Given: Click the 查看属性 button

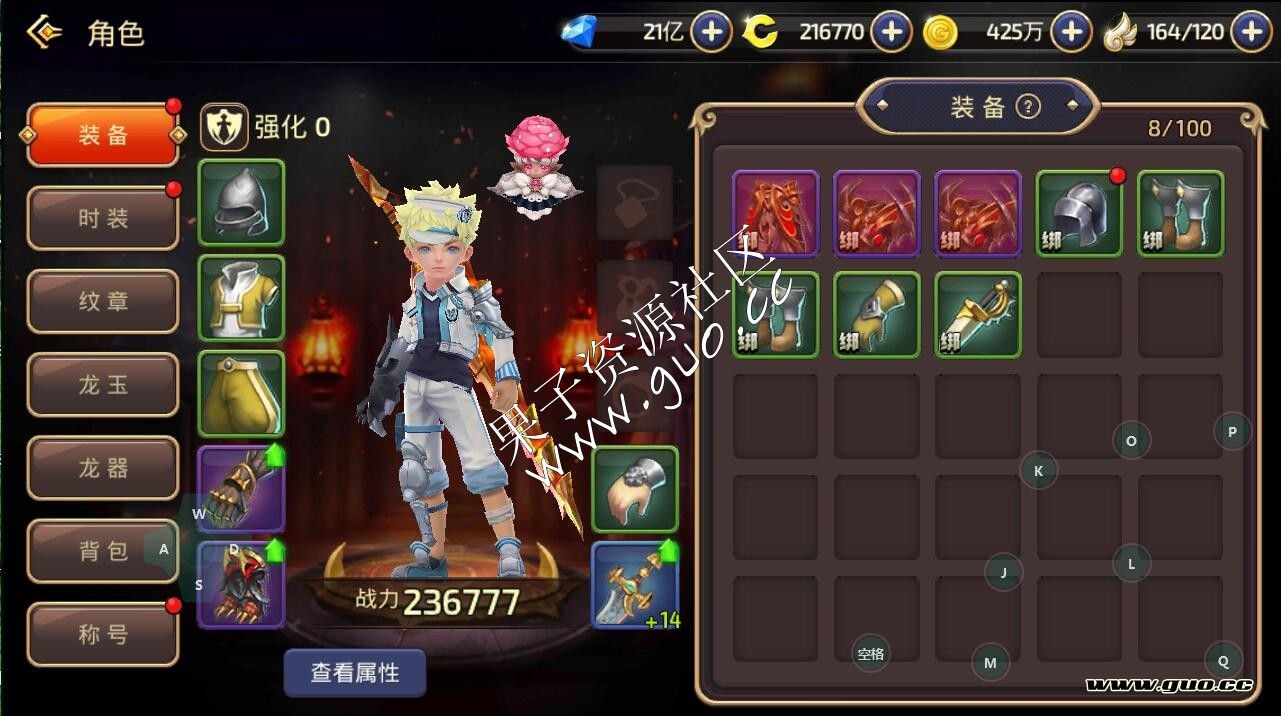Looking at the screenshot, I should tap(355, 673).
